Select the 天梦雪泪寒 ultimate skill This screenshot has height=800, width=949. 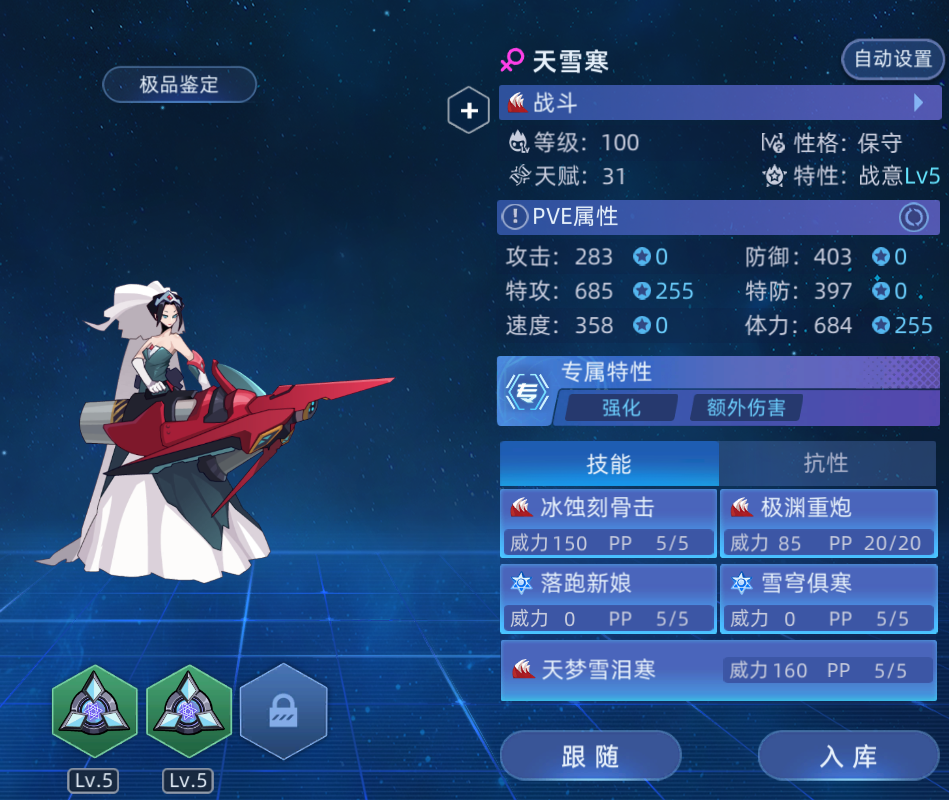click(718, 670)
